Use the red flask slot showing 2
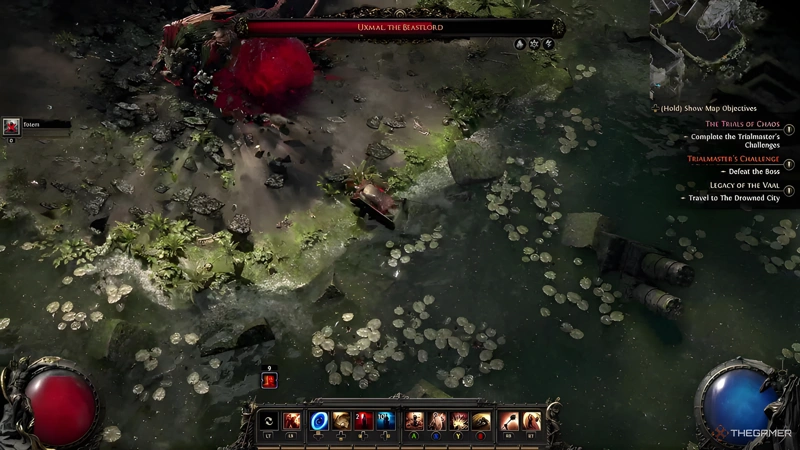Image resolution: width=800 pixels, height=450 pixels. (x=363, y=421)
